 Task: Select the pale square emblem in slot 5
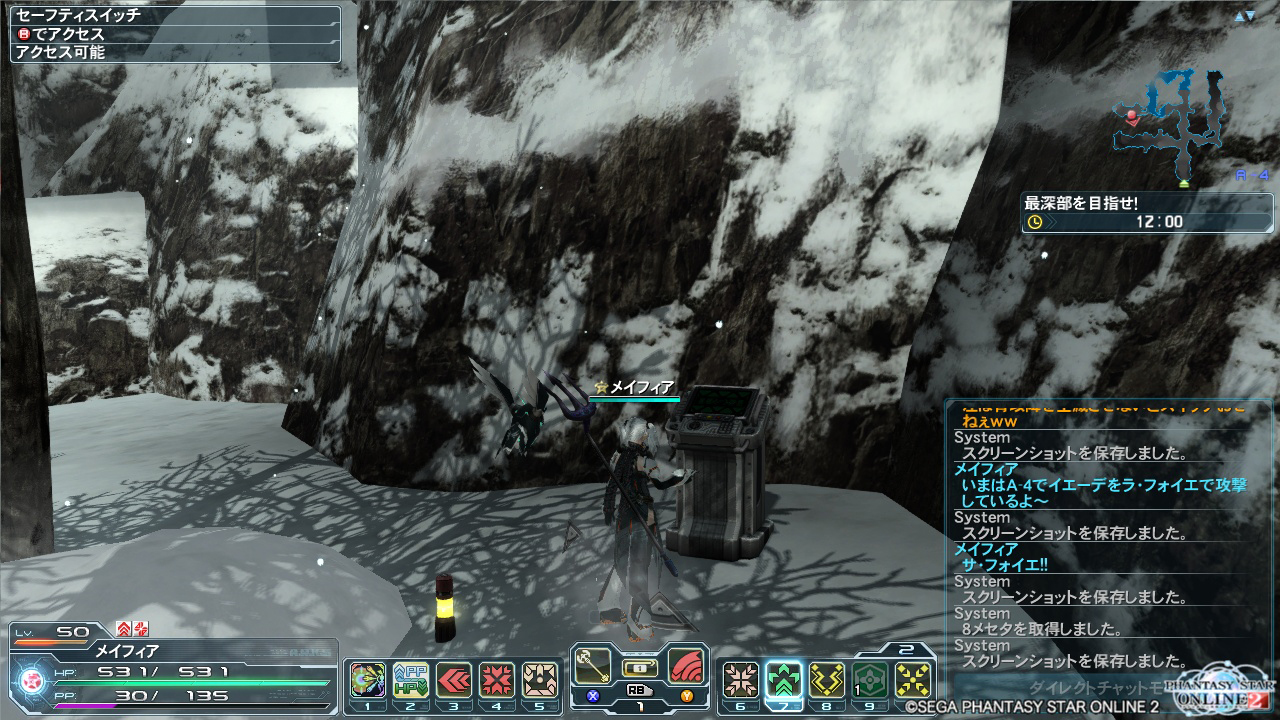pyautogui.click(x=539, y=679)
